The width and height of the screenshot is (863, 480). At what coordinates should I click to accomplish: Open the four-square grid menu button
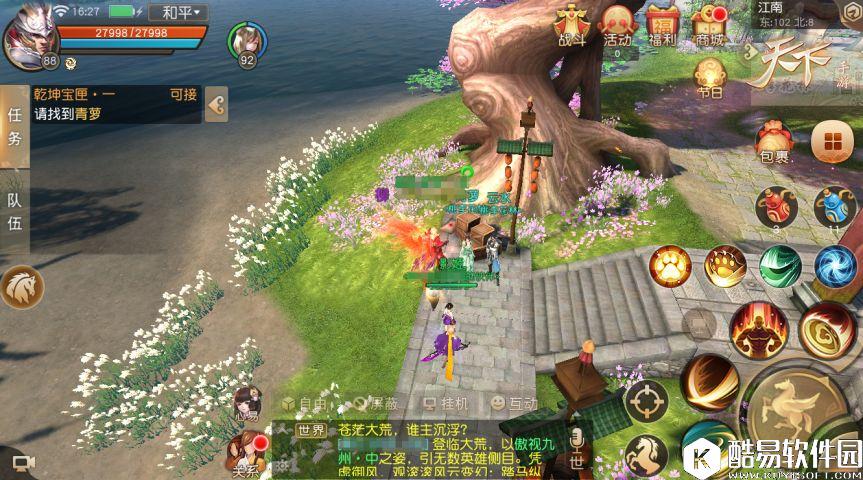[x=831, y=141]
